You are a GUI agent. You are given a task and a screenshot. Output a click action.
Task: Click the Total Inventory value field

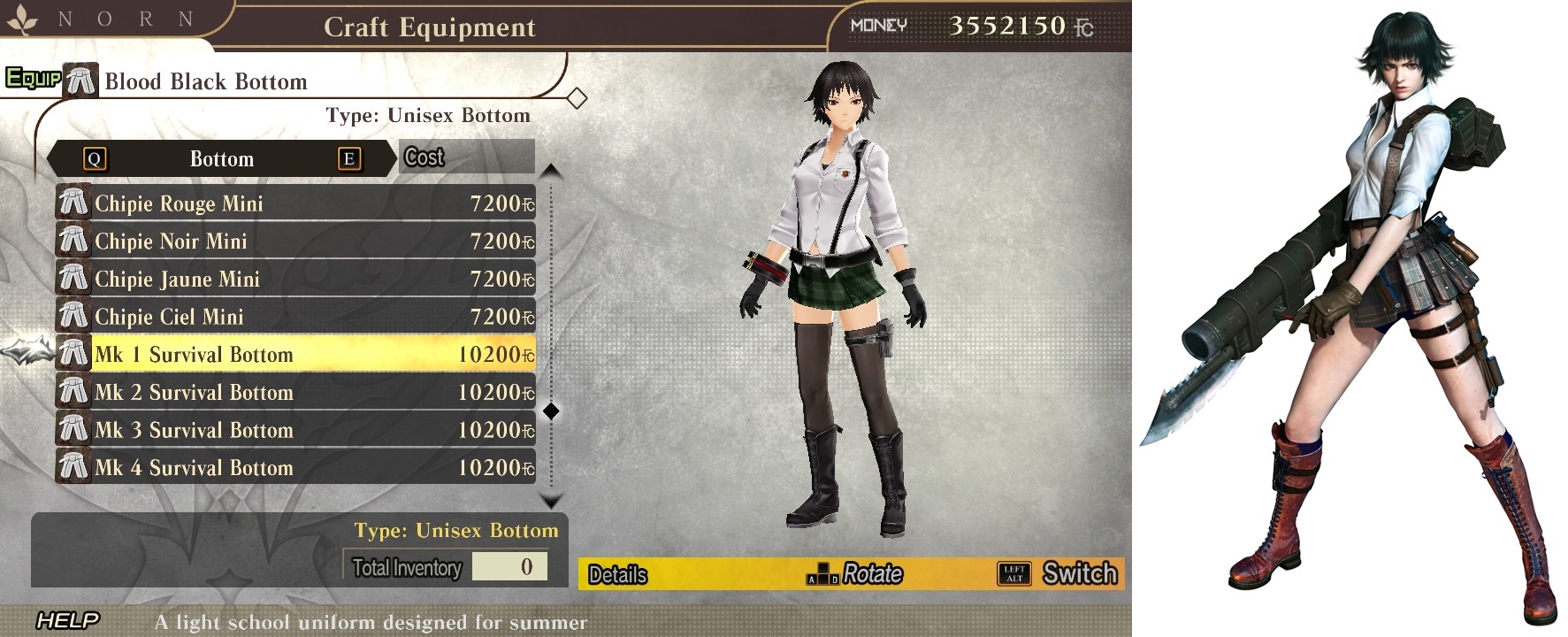[511, 567]
